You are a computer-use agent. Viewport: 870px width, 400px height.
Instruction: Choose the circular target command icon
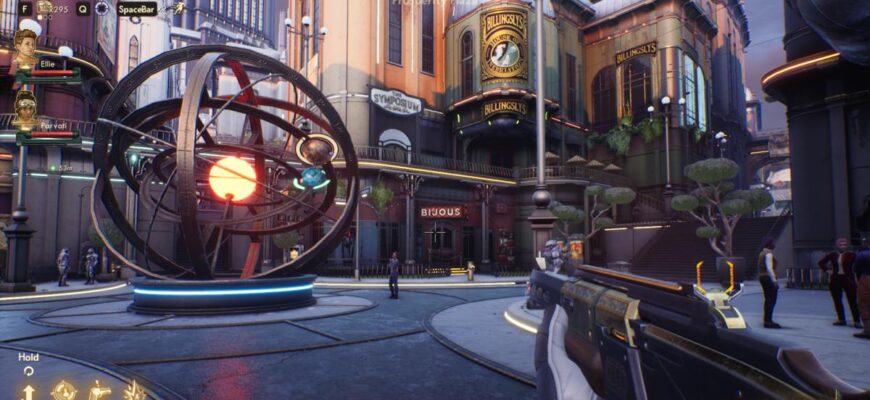[64, 390]
